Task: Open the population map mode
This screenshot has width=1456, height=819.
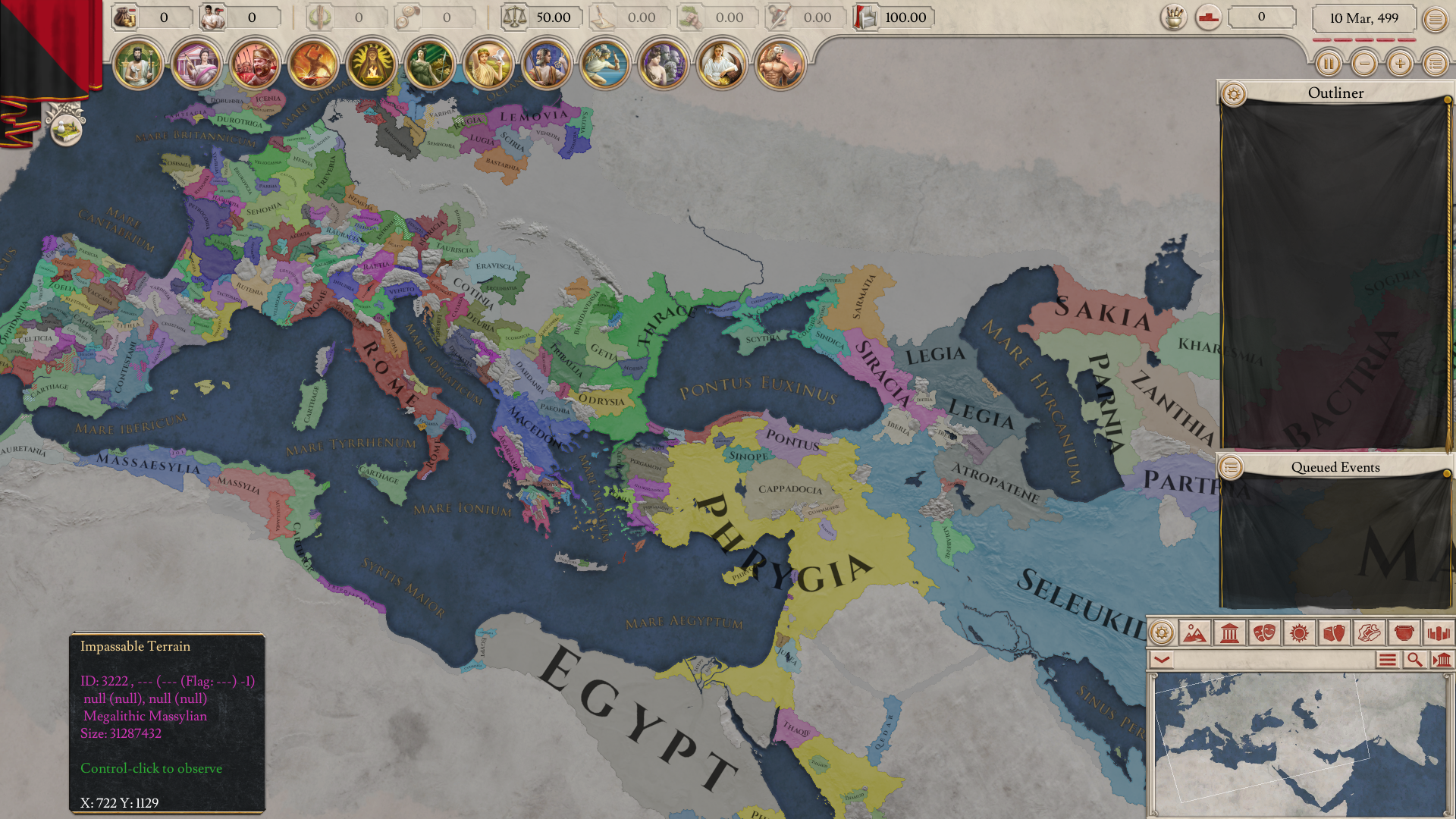Action: point(1439,632)
